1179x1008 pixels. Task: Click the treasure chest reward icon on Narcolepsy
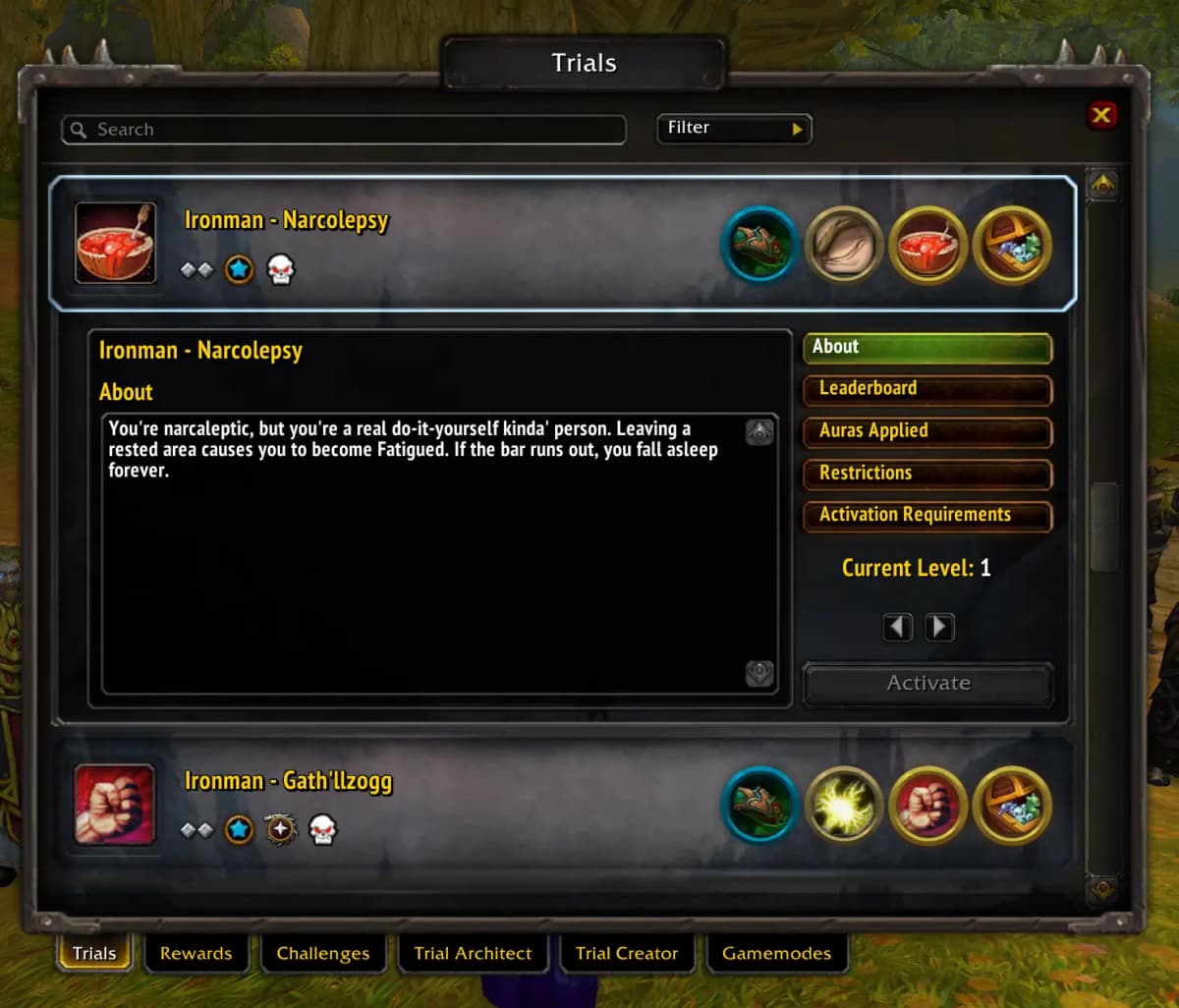[x=1012, y=245]
